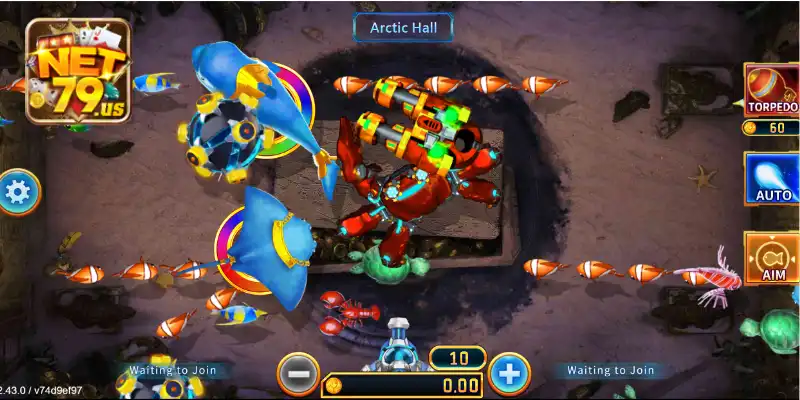Click the Arctic Hall room label

pyautogui.click(x=403, y=28)
